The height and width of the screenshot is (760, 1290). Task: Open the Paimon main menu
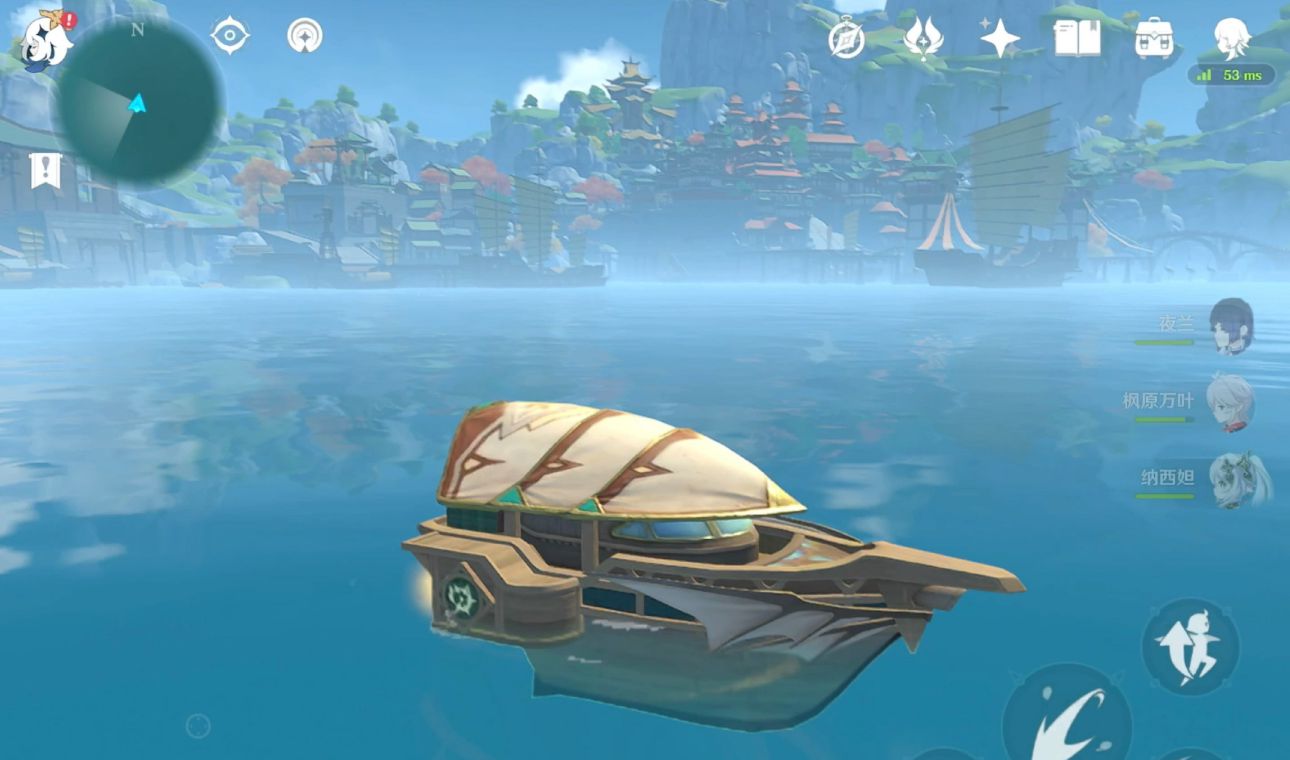(x=45, y=42)
